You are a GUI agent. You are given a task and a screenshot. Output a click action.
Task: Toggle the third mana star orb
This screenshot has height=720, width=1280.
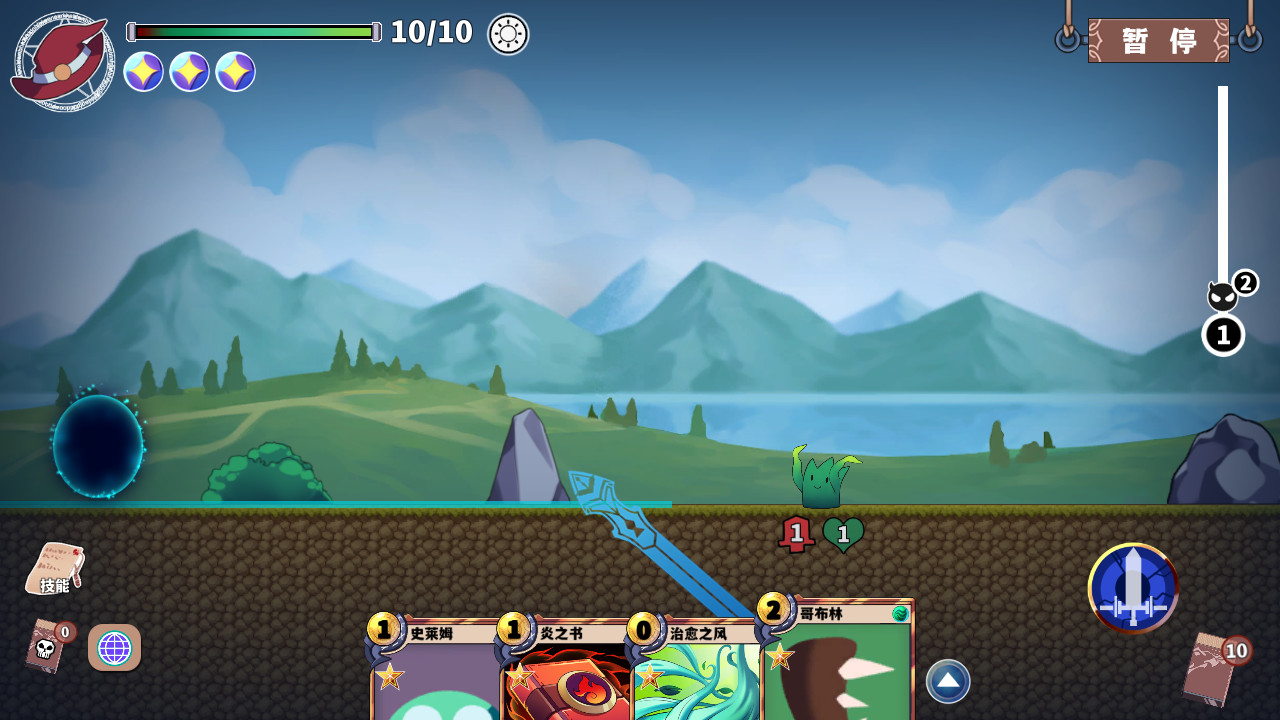[235, 71]
